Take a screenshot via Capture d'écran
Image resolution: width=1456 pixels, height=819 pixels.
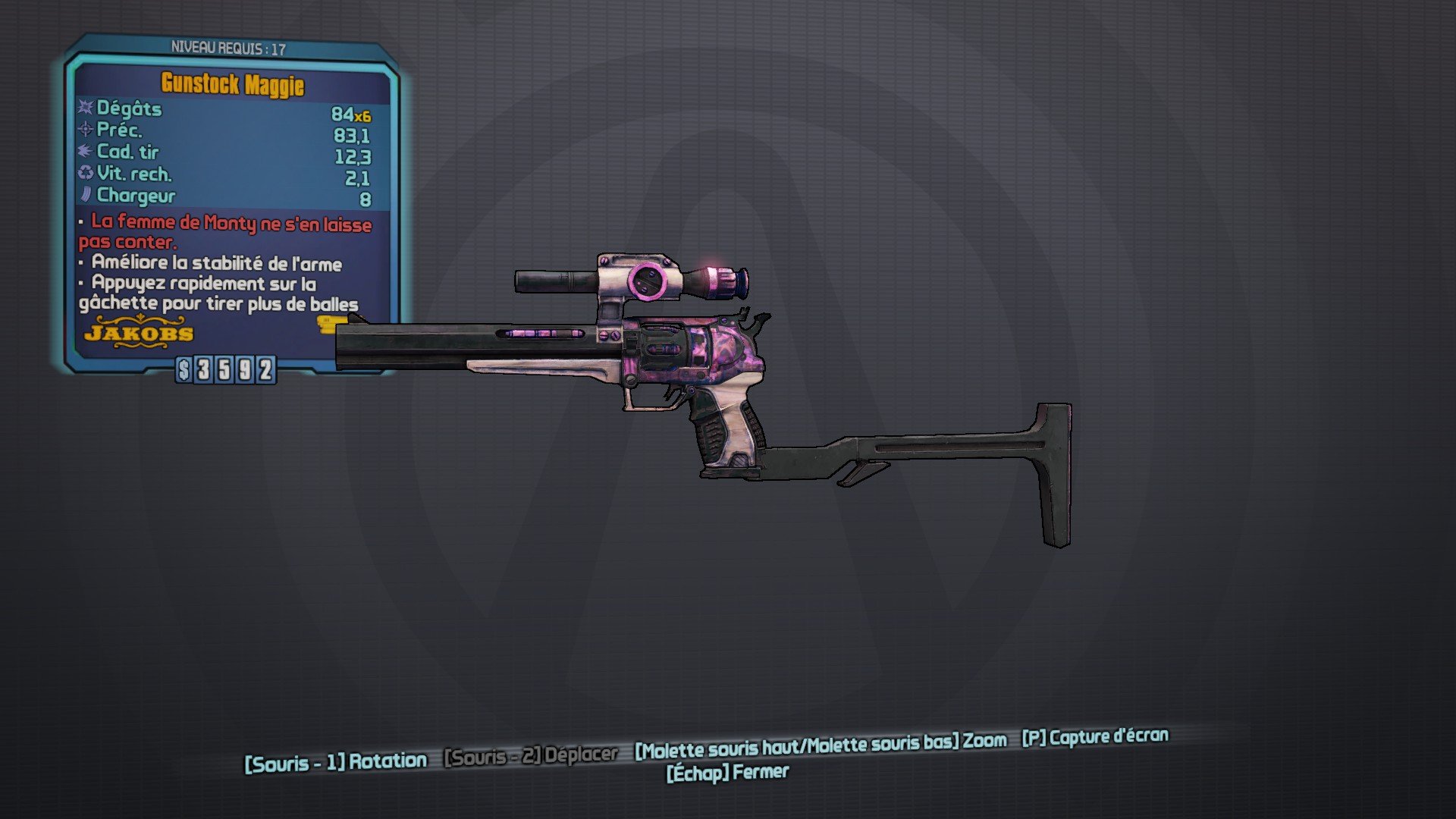coord(1094,737)
